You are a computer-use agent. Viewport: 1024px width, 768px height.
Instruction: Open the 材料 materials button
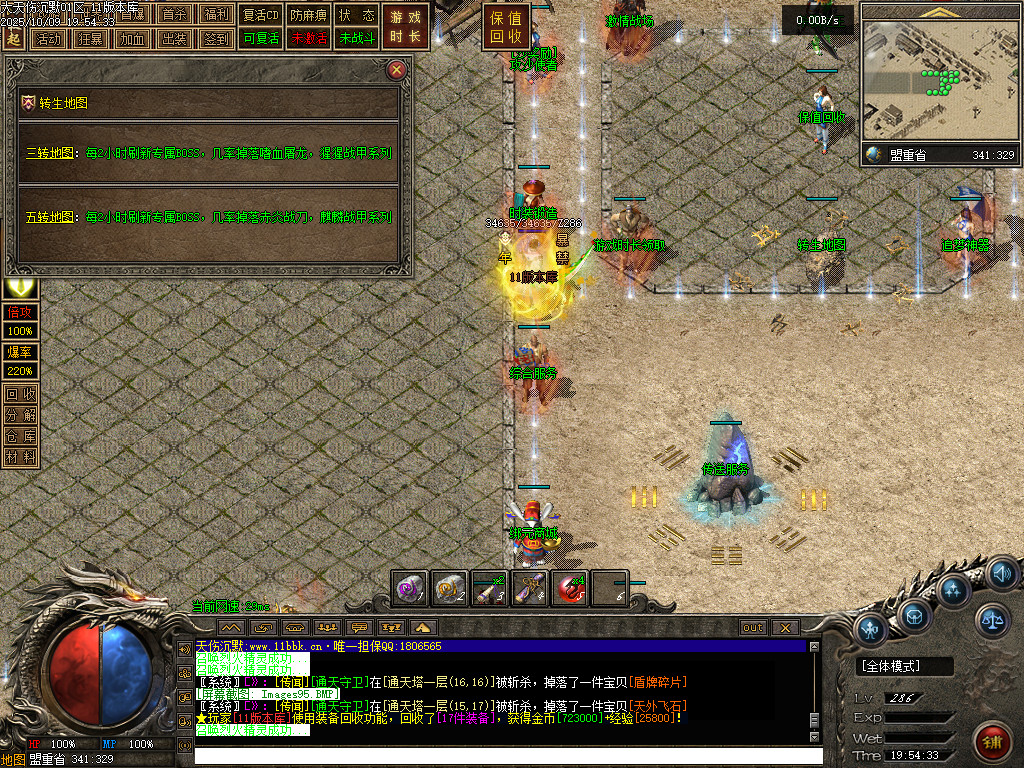pos(20,457)
